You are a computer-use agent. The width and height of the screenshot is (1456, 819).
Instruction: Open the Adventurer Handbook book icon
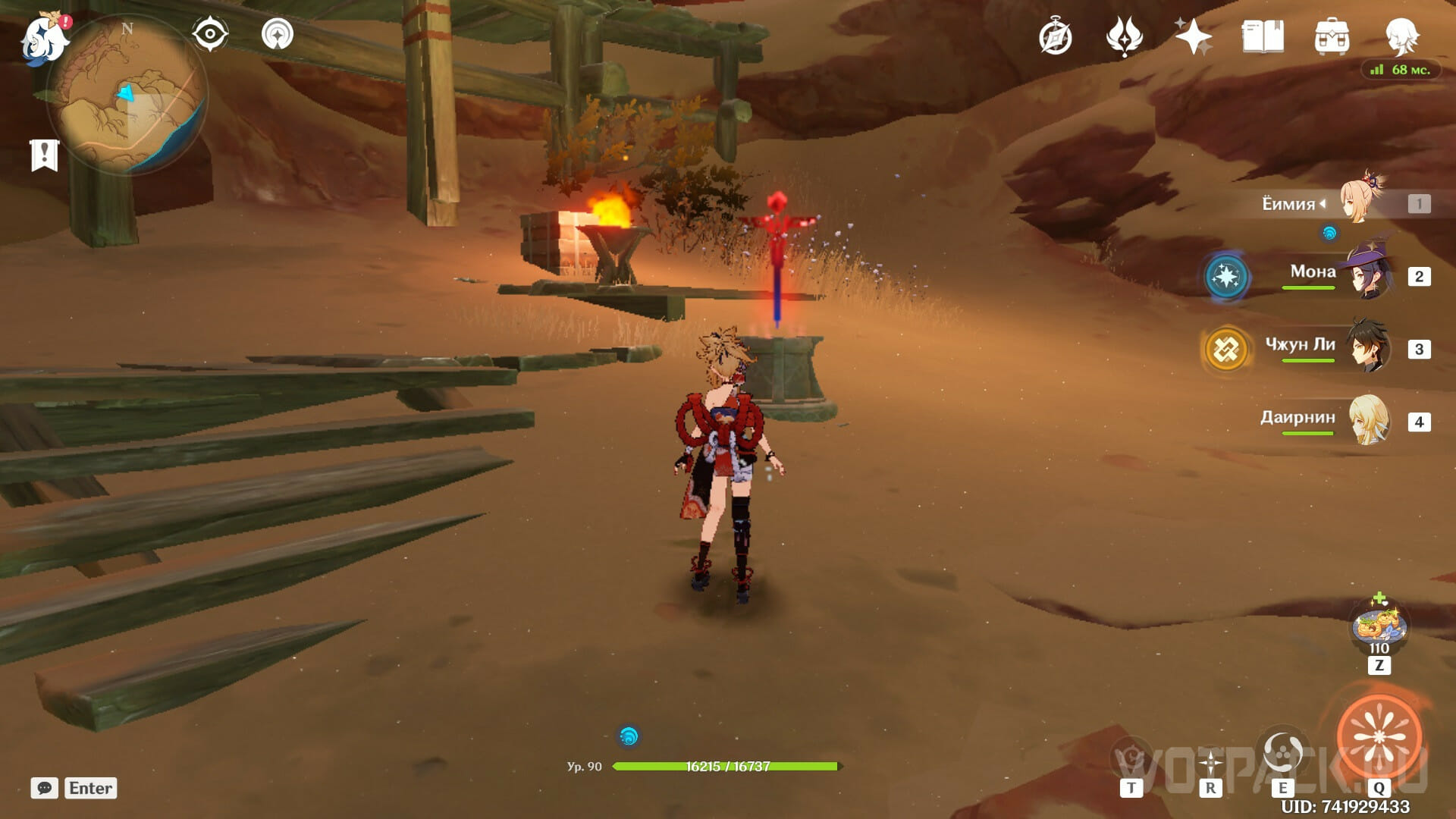coord(1263,36)
